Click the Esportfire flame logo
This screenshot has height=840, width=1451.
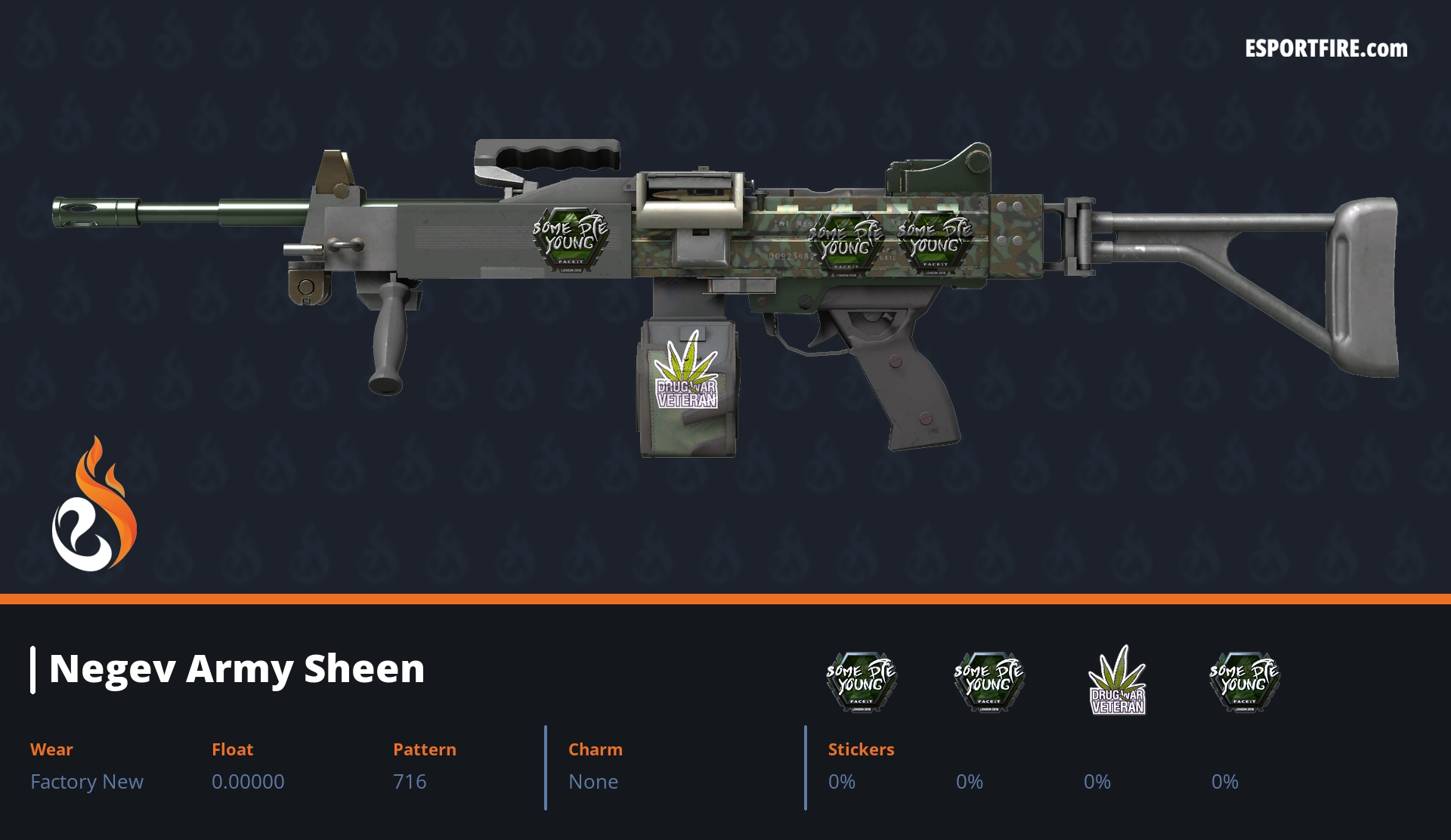[x=94, y=505]
